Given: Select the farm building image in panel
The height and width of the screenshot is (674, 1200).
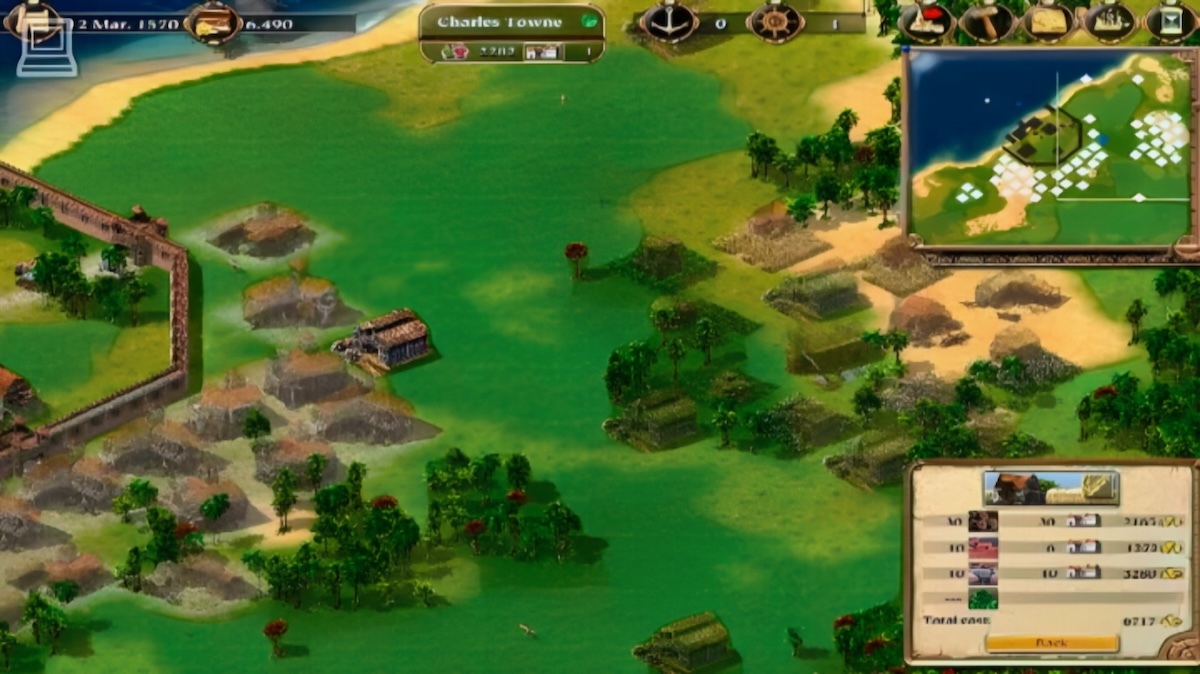Looking at the screenshot, I should pyautogui.click(x=1050, y=488).
